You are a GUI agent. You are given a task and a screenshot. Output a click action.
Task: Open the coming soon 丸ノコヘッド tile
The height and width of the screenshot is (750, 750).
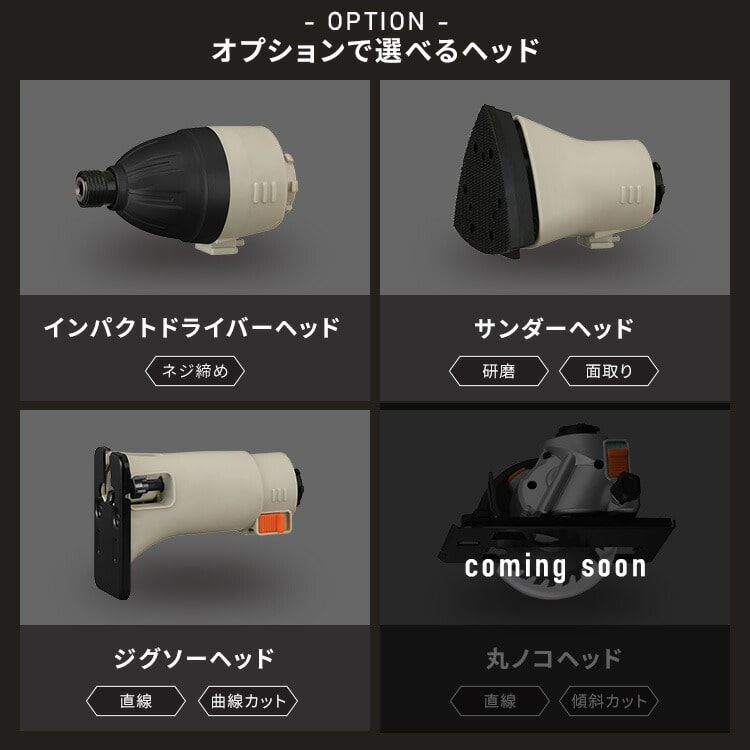[x=555, y=530]
